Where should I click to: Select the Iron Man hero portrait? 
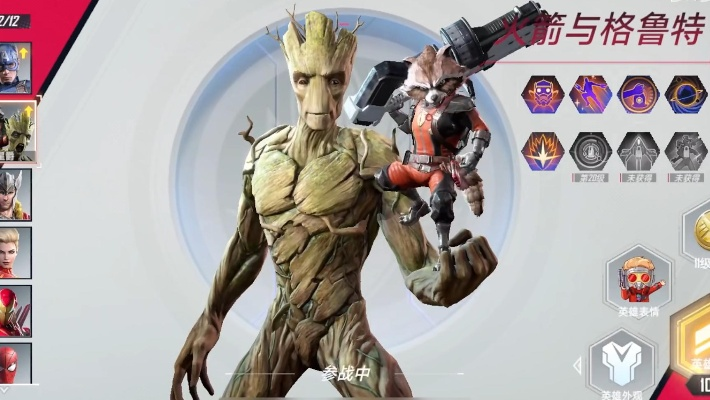pos(16,311)
